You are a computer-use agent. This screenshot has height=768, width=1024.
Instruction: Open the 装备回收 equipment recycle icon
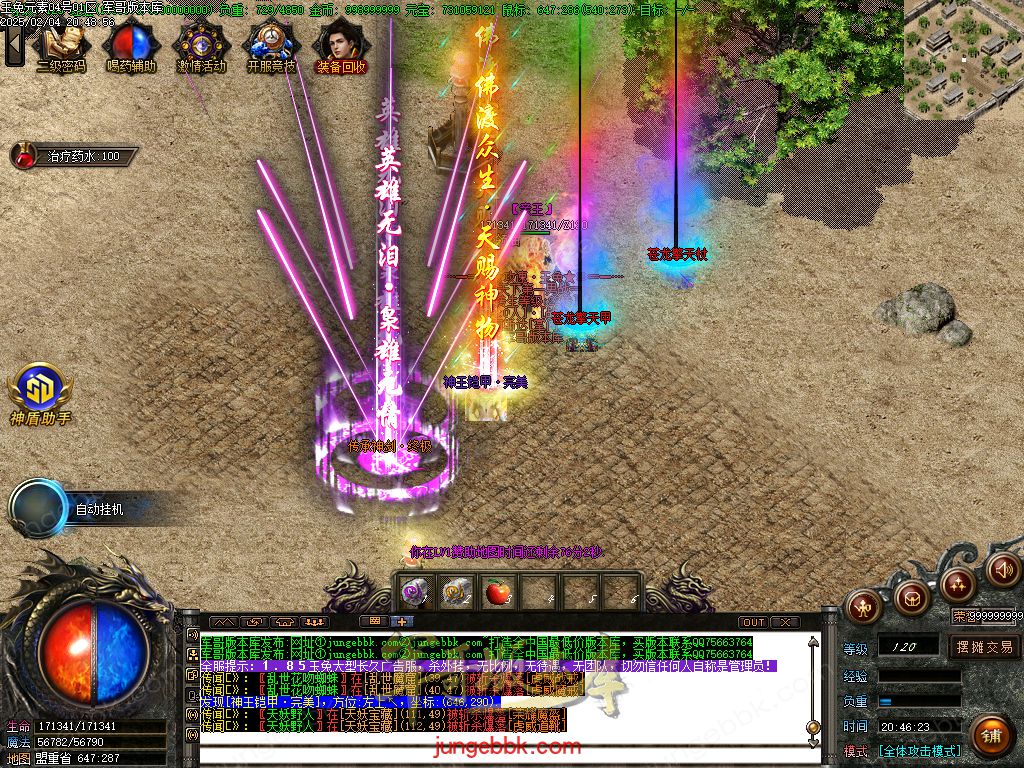coord(341,47)
